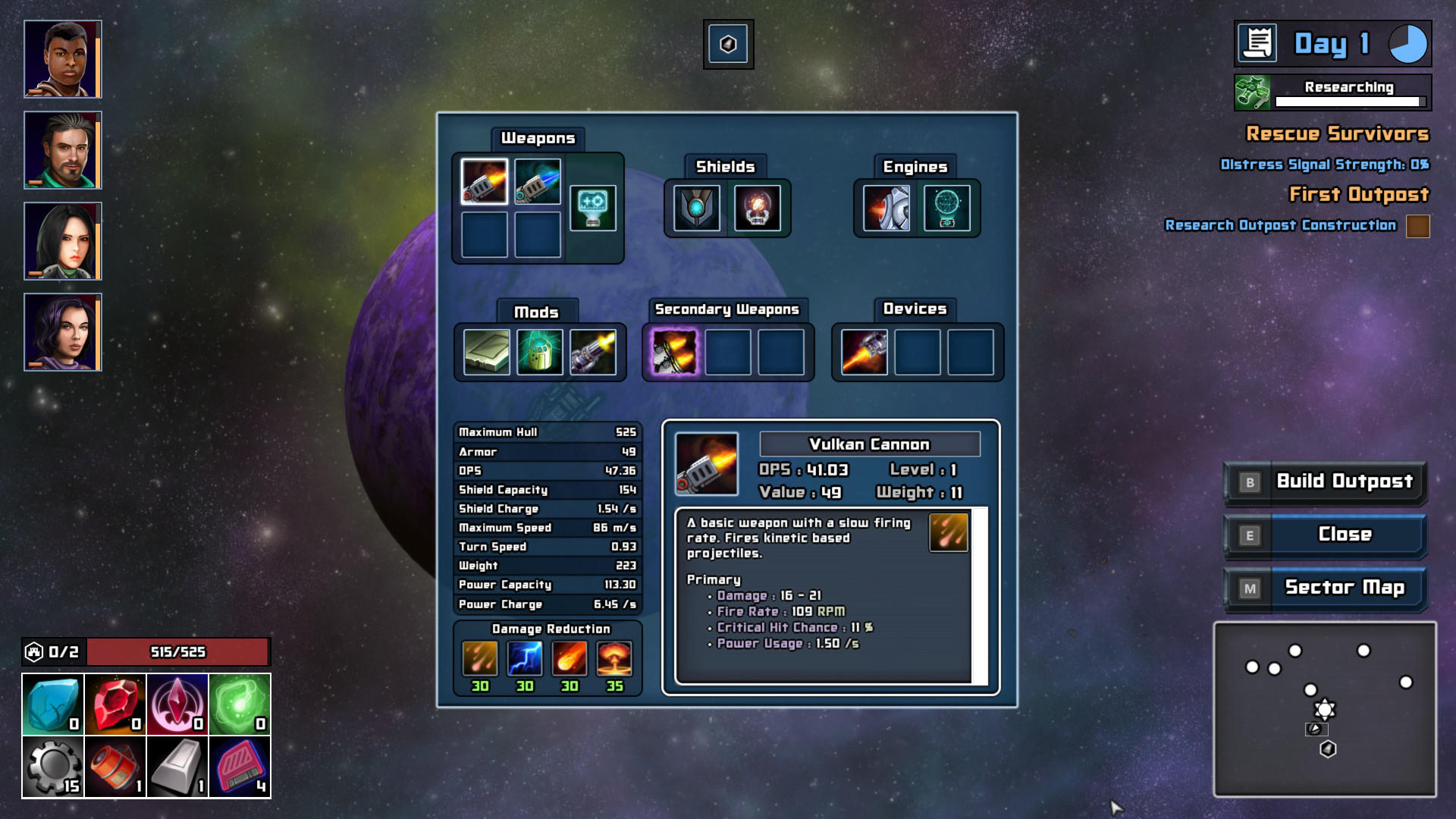Click the hexagon cargo icon at top center
The width and height of the screenshot is (1456, 819).
coord(727,44)
